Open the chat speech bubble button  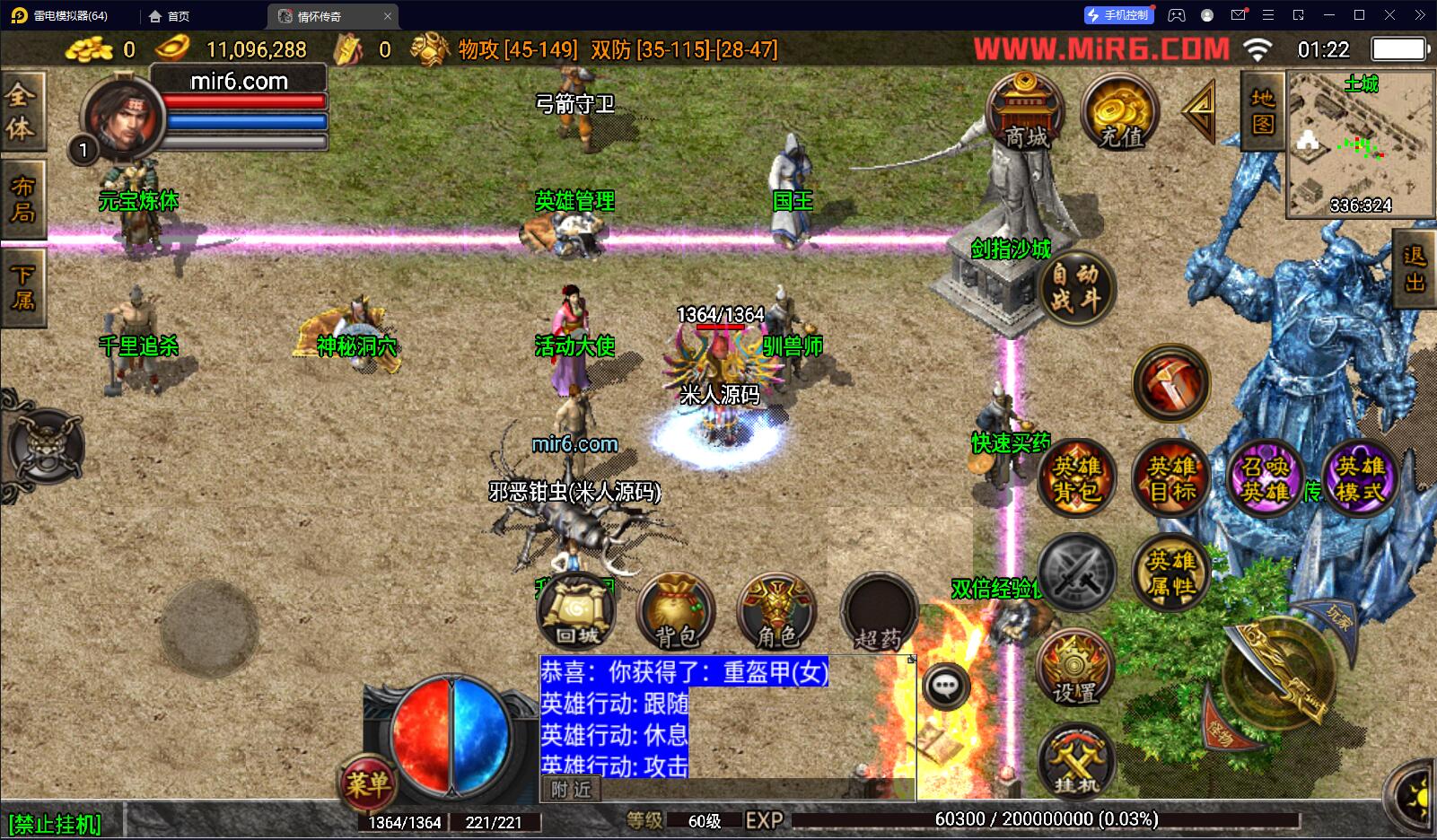[x=945, y=687]
